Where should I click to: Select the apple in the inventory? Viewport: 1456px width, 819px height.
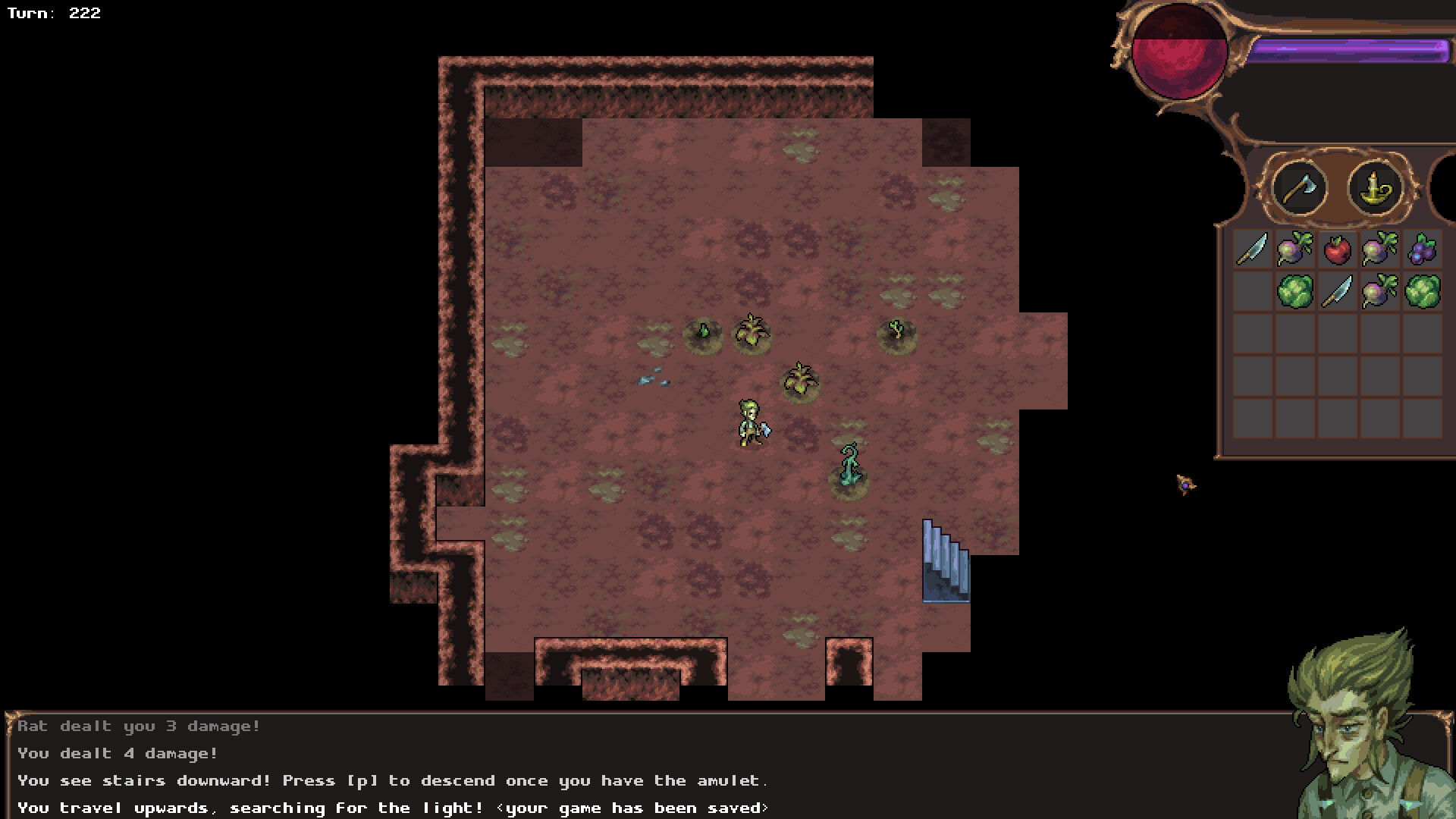(x=1337, y=249)
